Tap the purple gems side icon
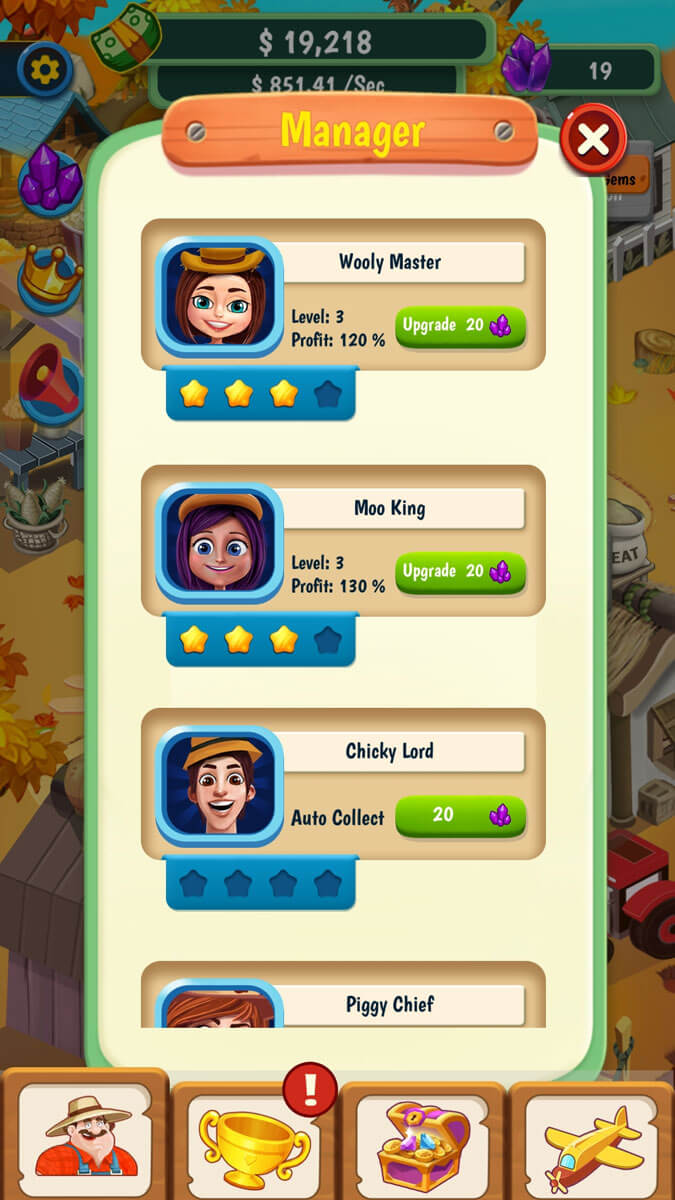Screen dimensions: 675x1200 point(50,180)
